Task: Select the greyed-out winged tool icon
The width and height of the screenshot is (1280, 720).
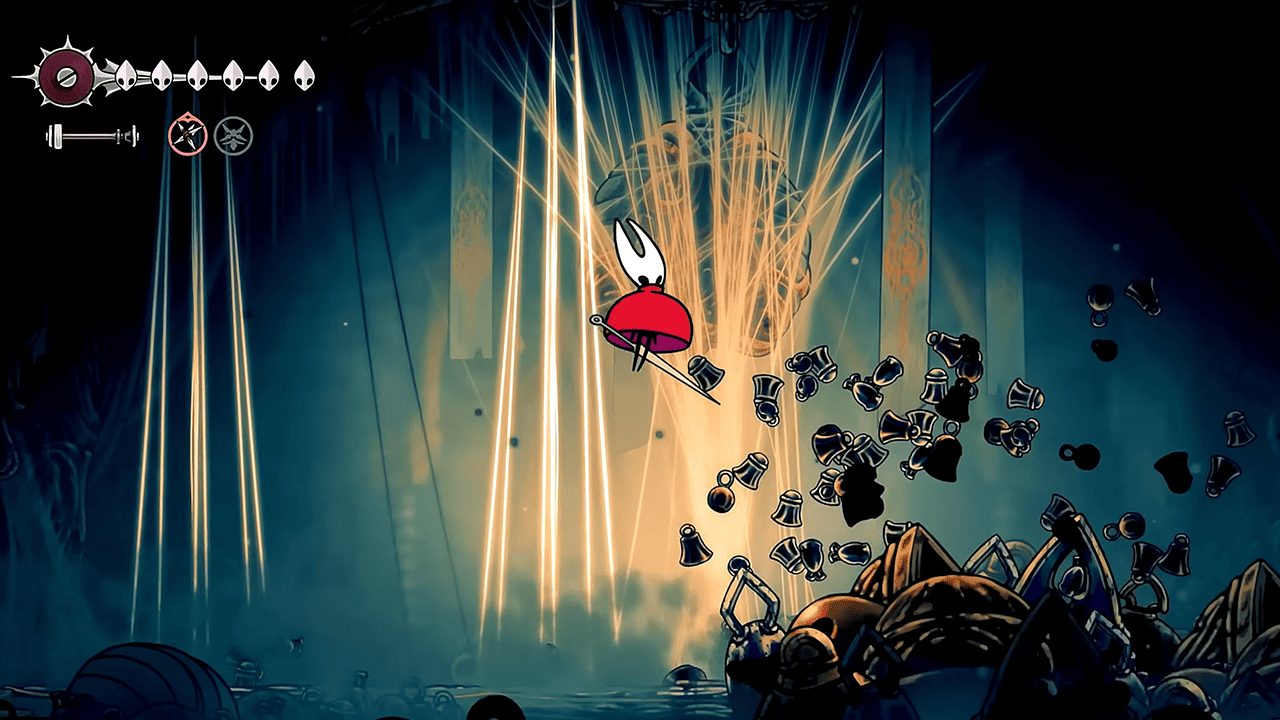Action: pos(233,135)
